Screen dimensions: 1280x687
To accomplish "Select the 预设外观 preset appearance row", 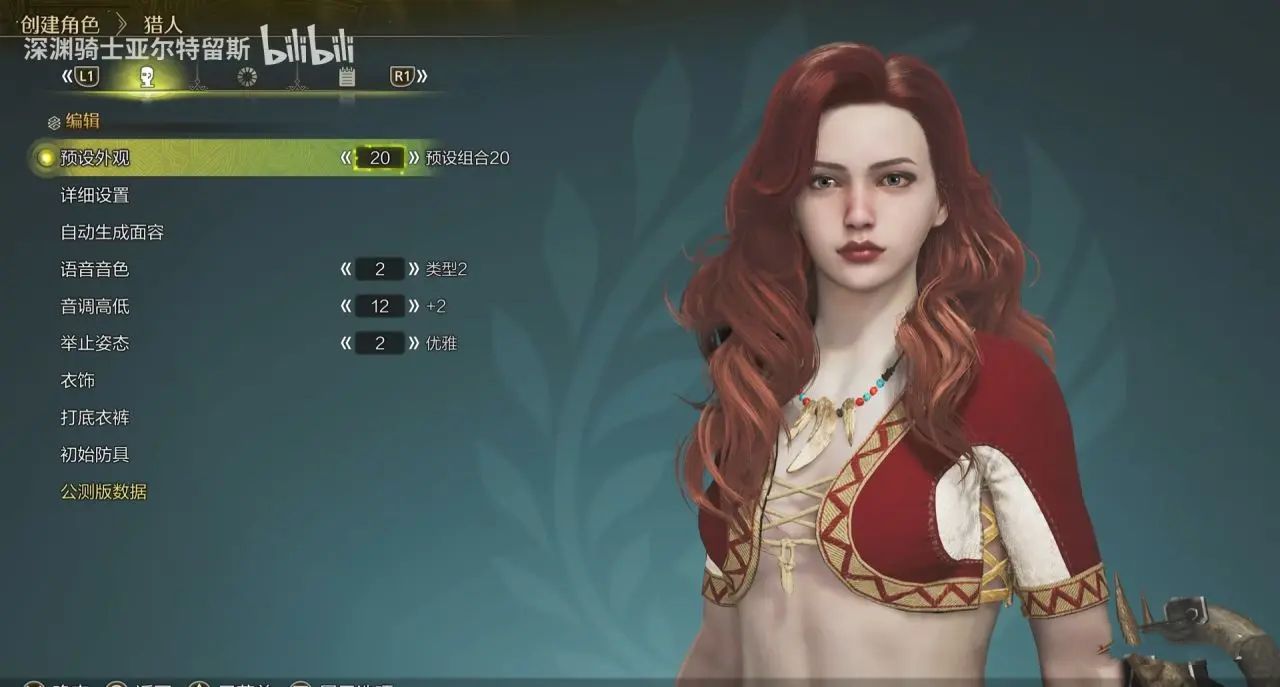I will [x=95, y=158].
